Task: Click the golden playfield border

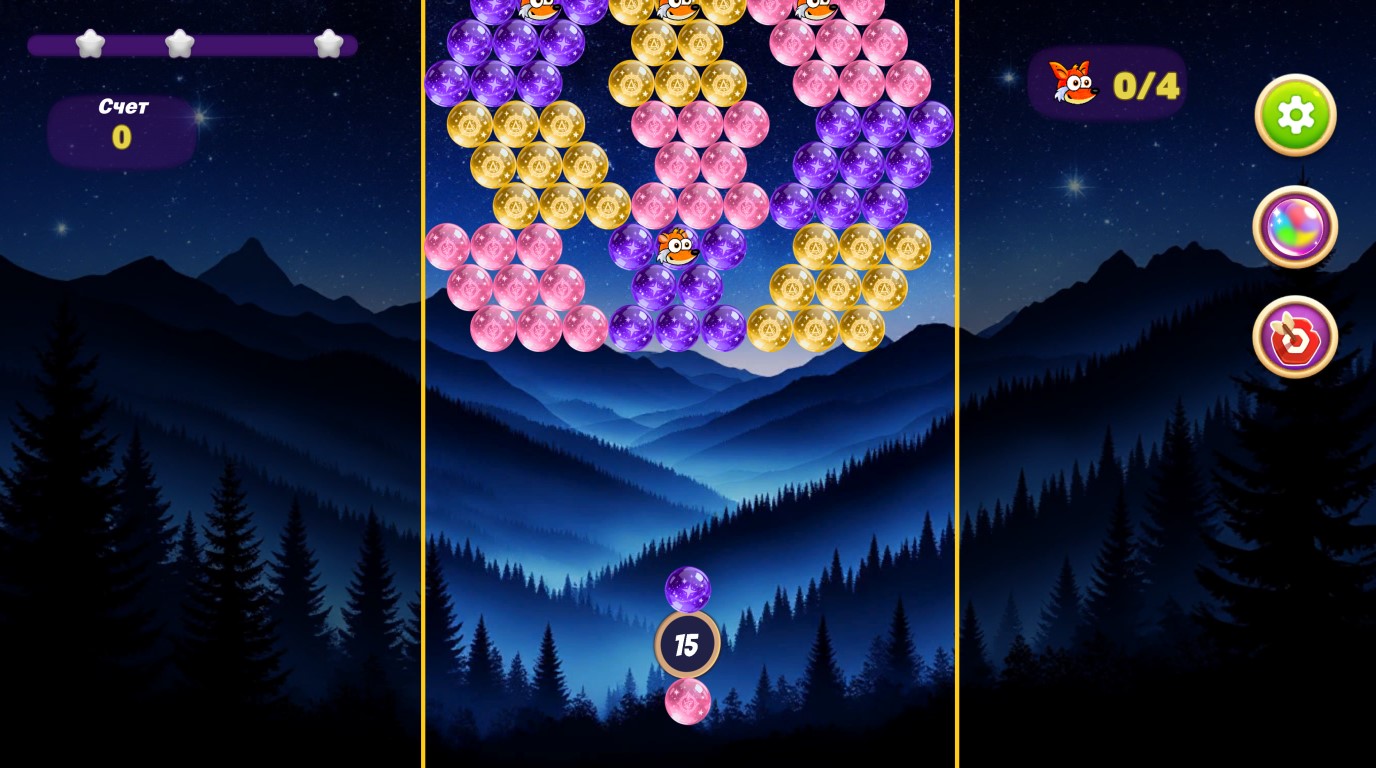Action: (x=424, y=400)
